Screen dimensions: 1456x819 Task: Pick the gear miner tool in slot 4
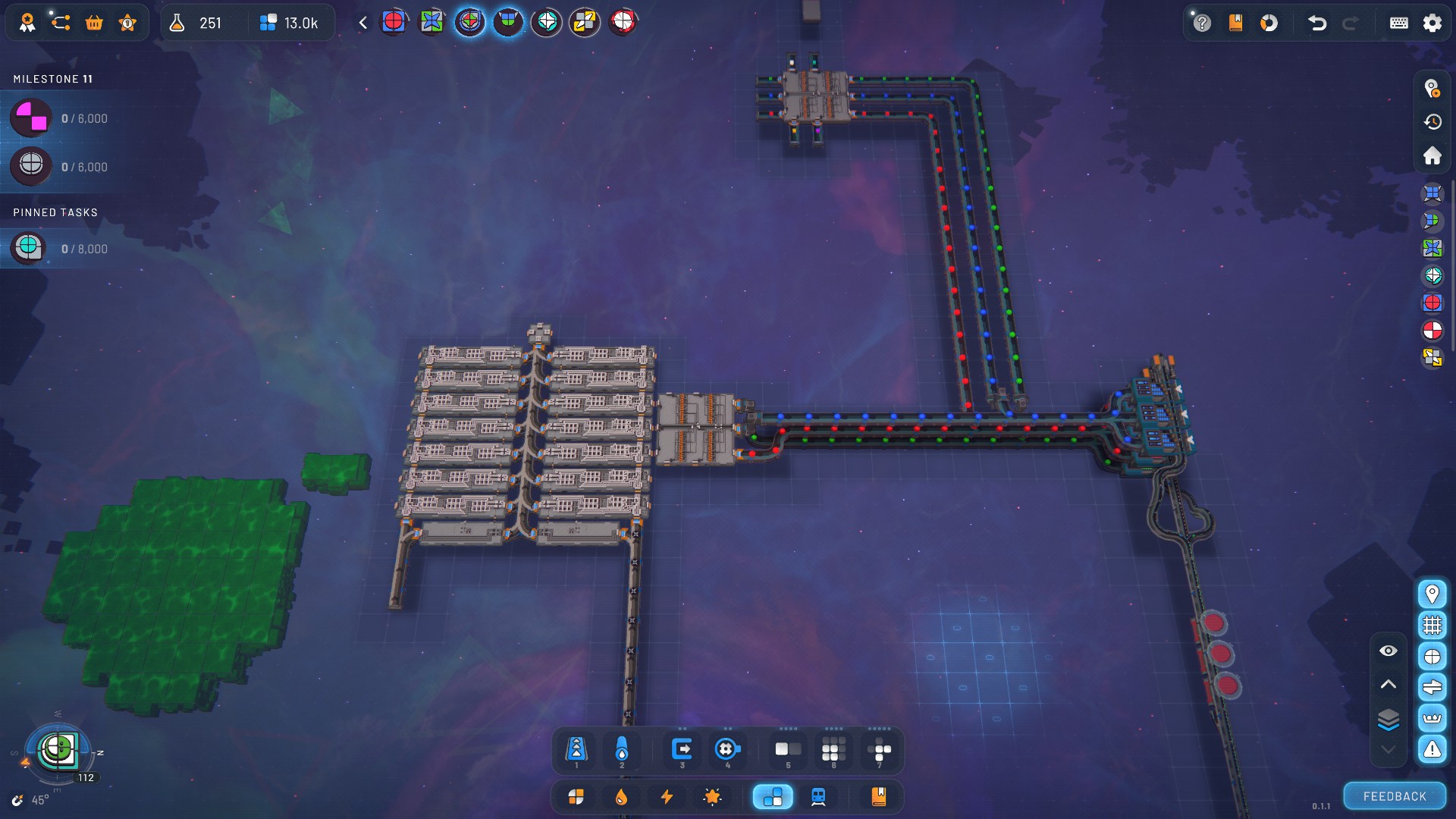[727, 750]
